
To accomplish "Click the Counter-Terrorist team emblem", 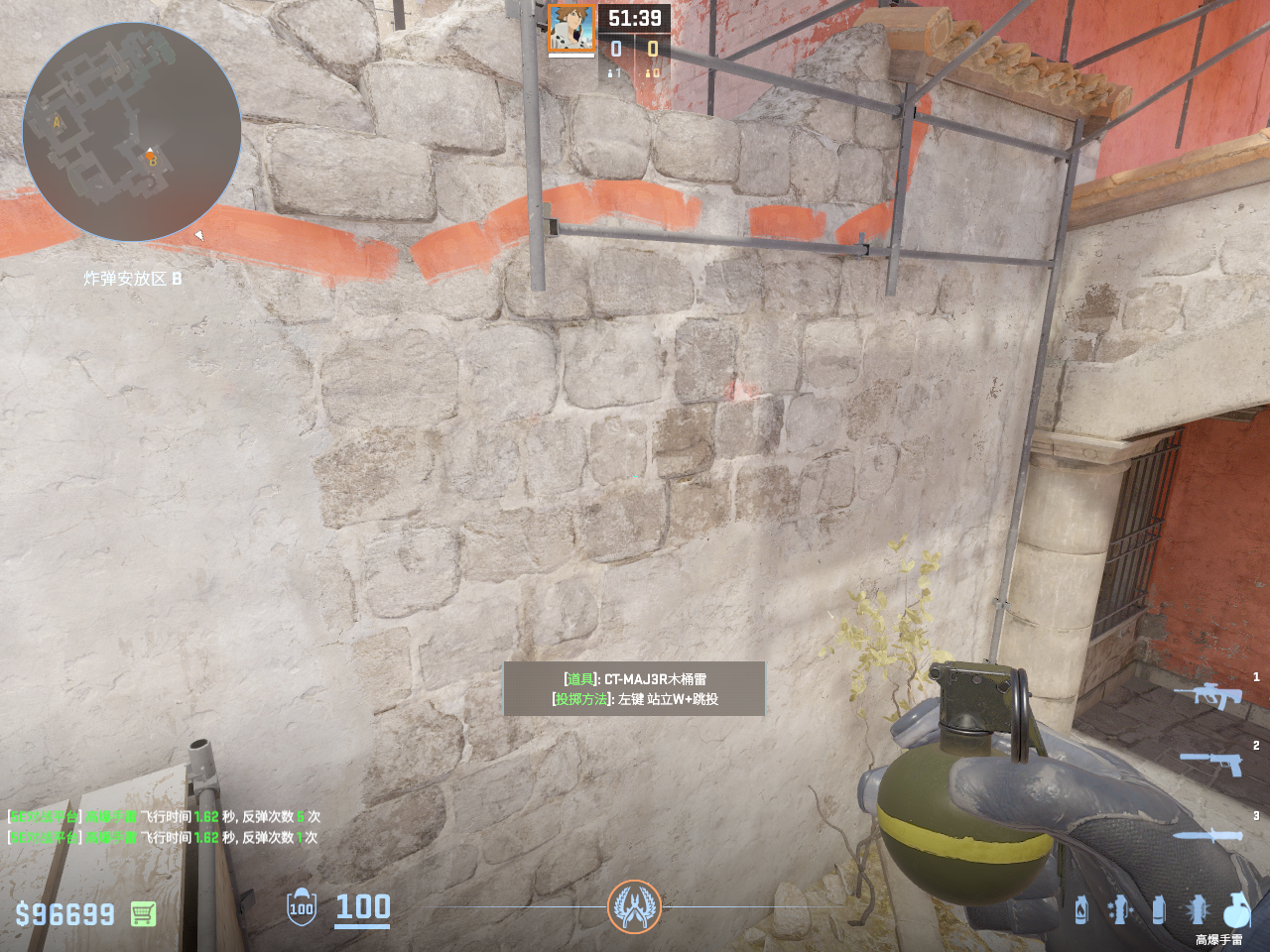I will [634, 906].
